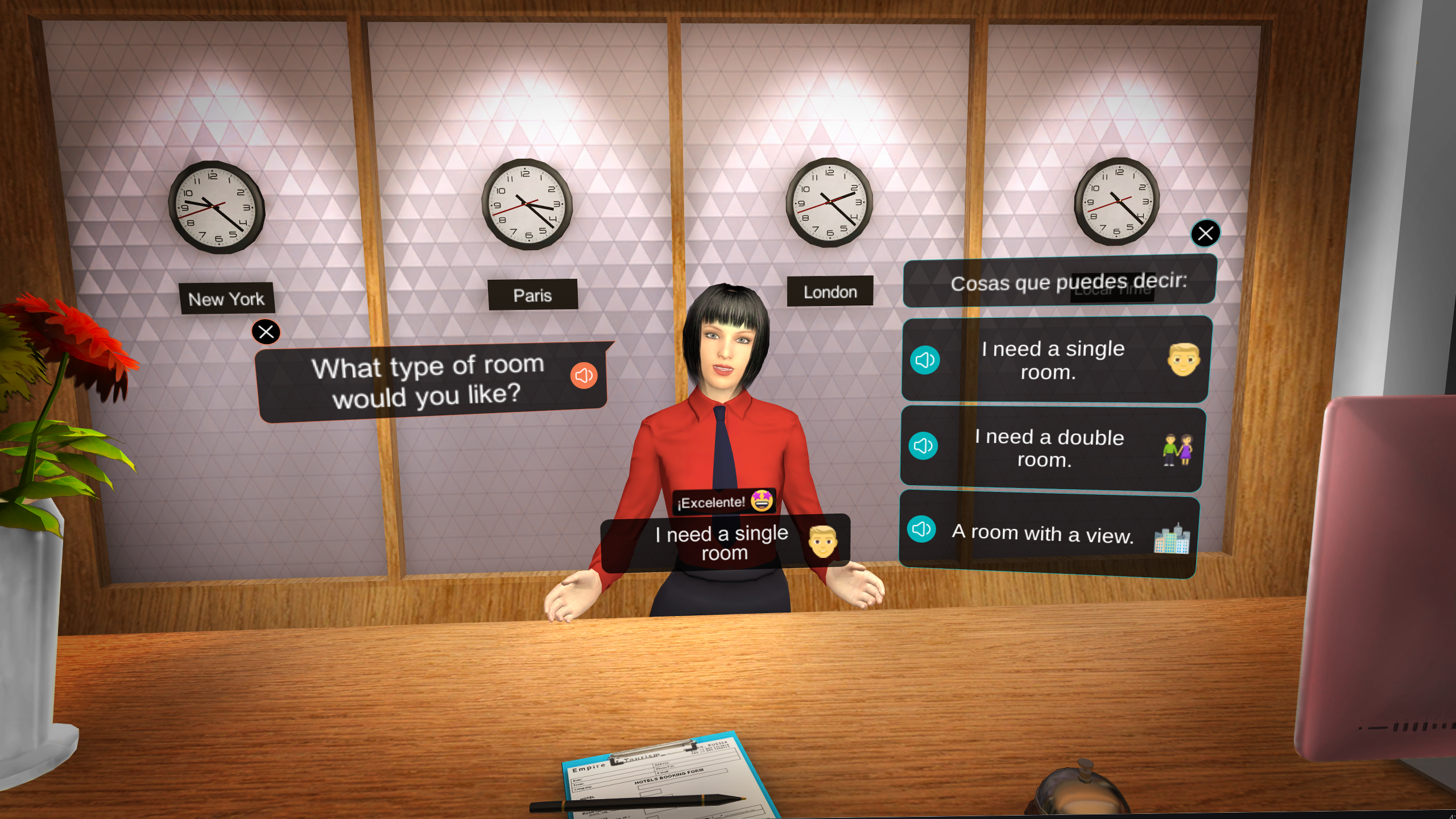Close the "Cosas que puedes decir" panel
The image size is (1456, 819).
pyautogui.click(x=1205, y=233)
